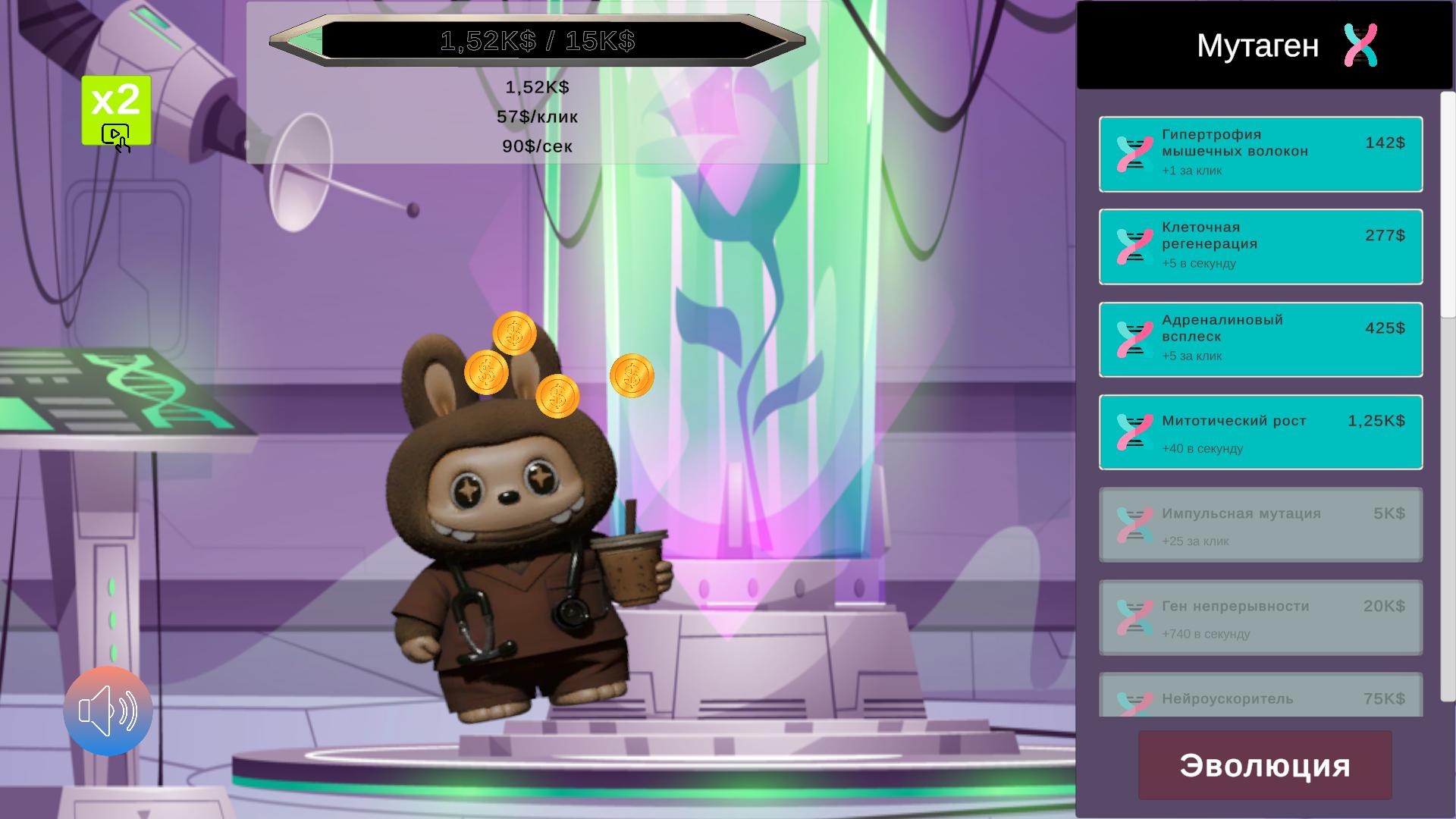Select the DNA icon on Ген непрерывности card
The height and width of the screenshot is (819, 1456).
click(1131, 618)
